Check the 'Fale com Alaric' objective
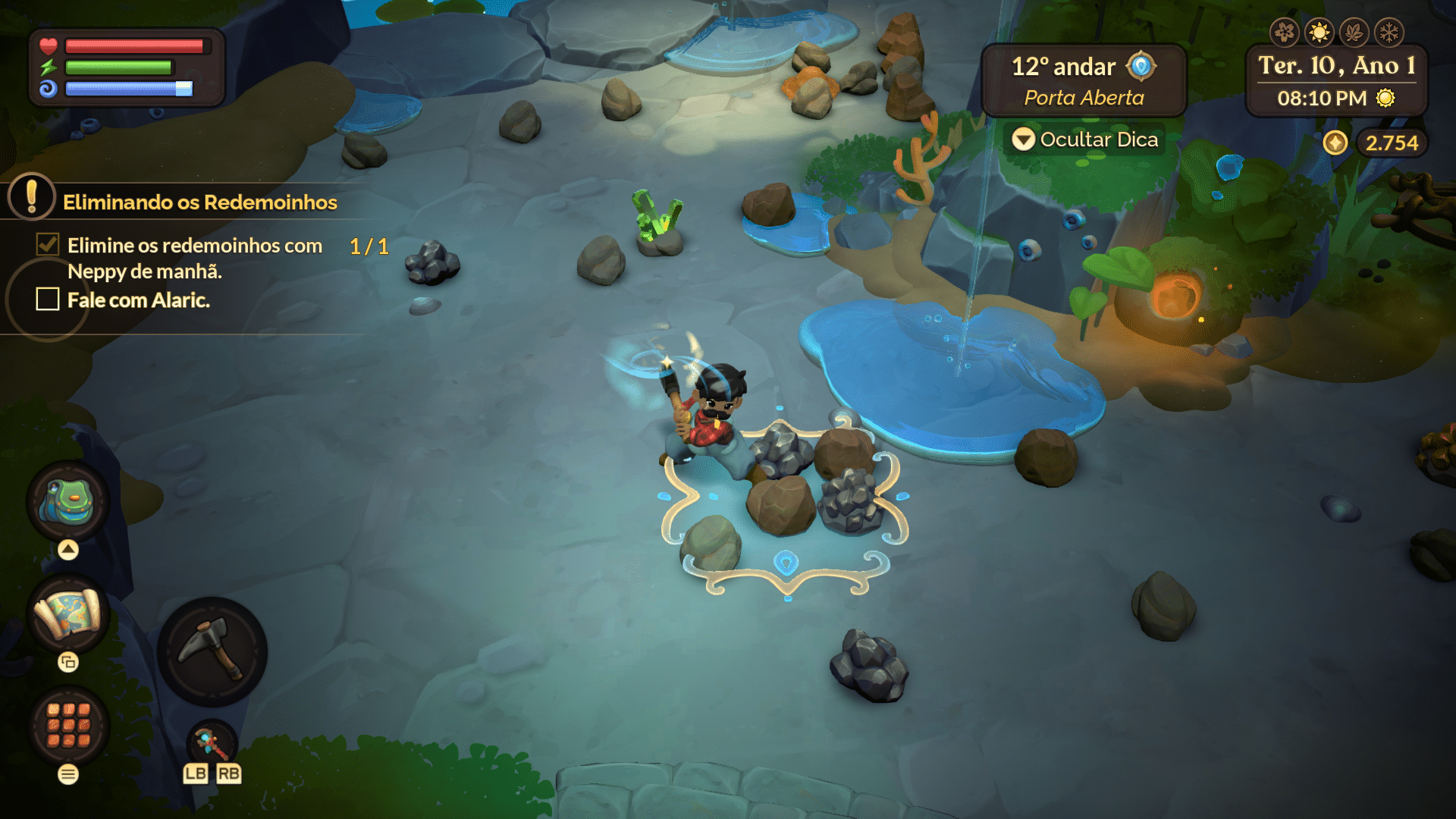 (47, 300)
